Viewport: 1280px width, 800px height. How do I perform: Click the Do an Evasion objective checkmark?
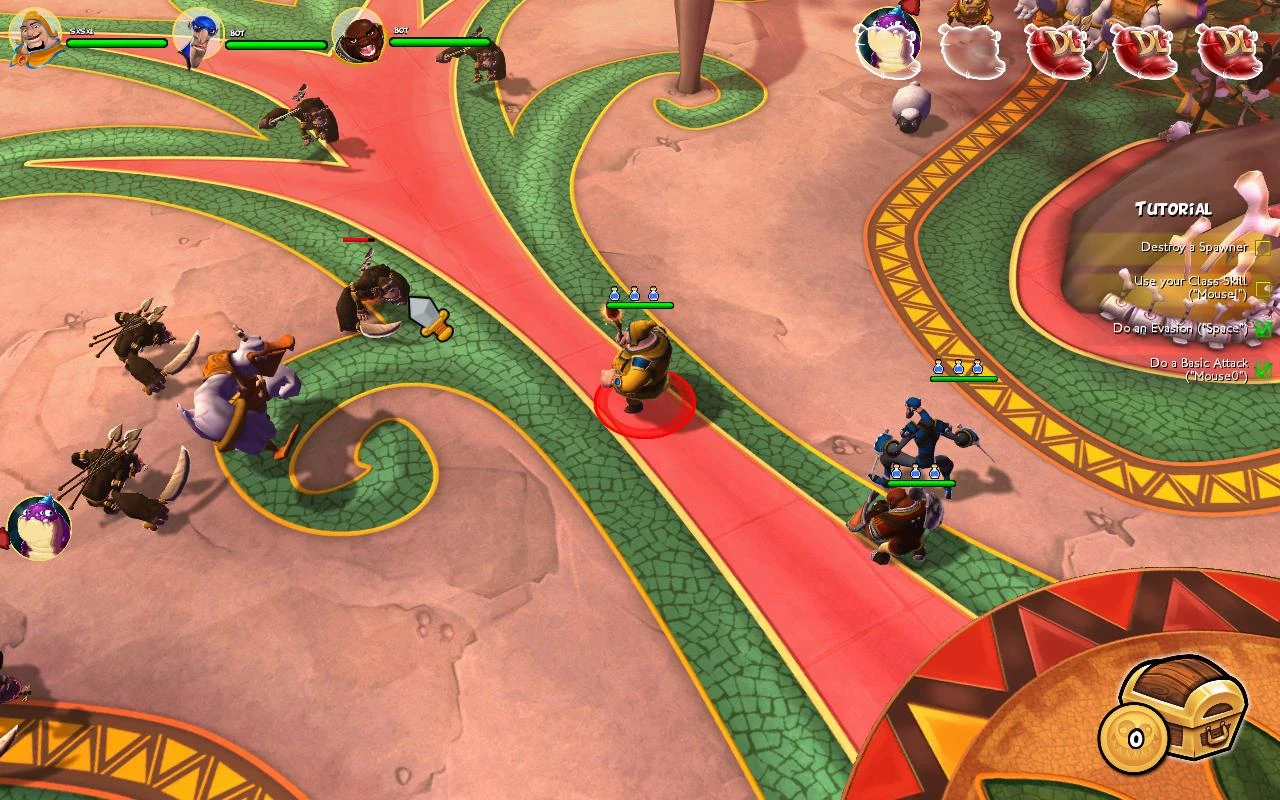coord(1263,328)
